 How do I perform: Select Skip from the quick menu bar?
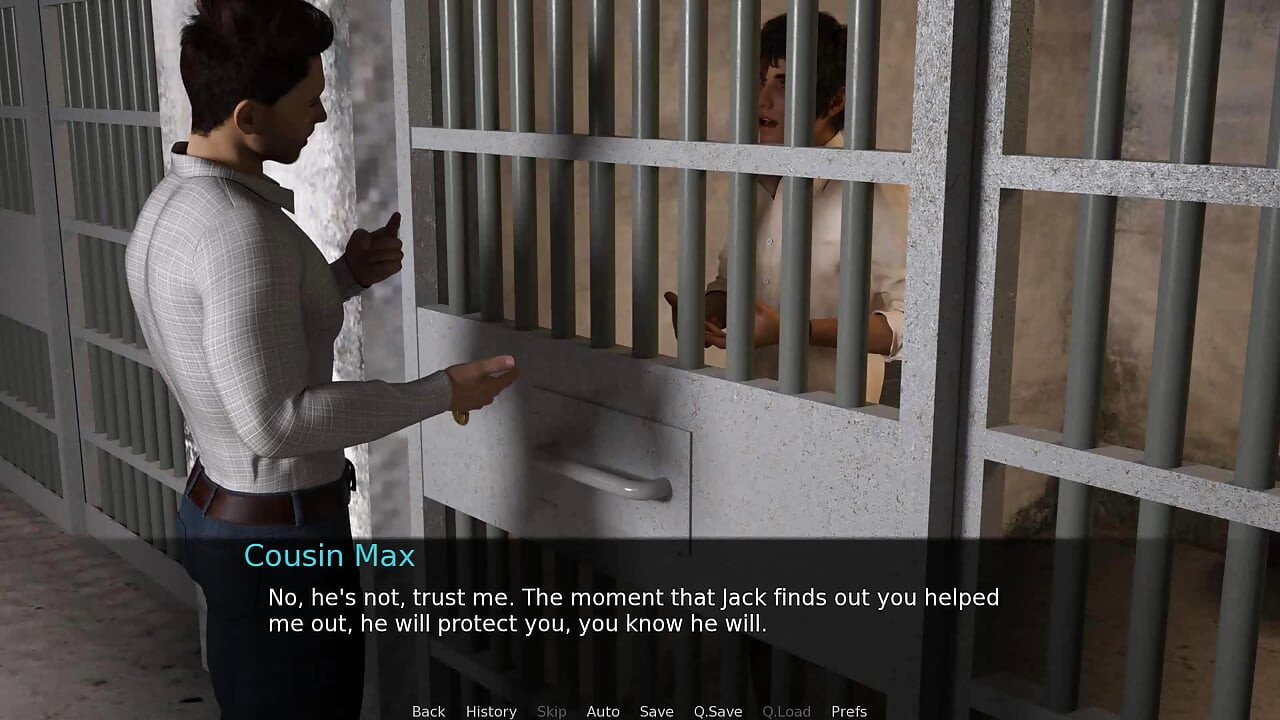click(x=551, y=711)
